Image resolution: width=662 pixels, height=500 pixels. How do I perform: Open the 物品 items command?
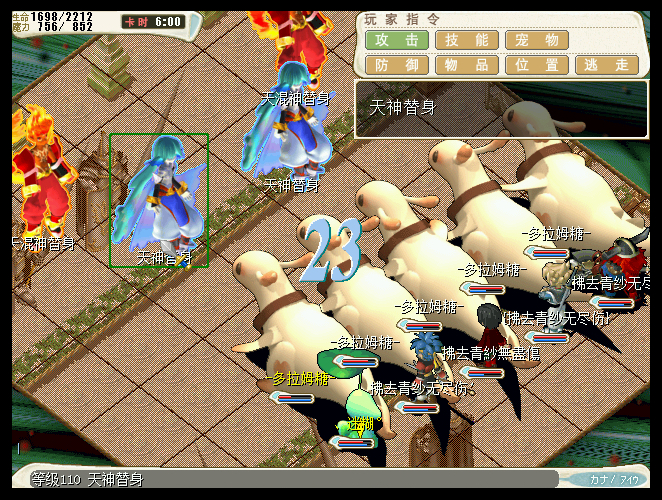[x=467, y=65]
